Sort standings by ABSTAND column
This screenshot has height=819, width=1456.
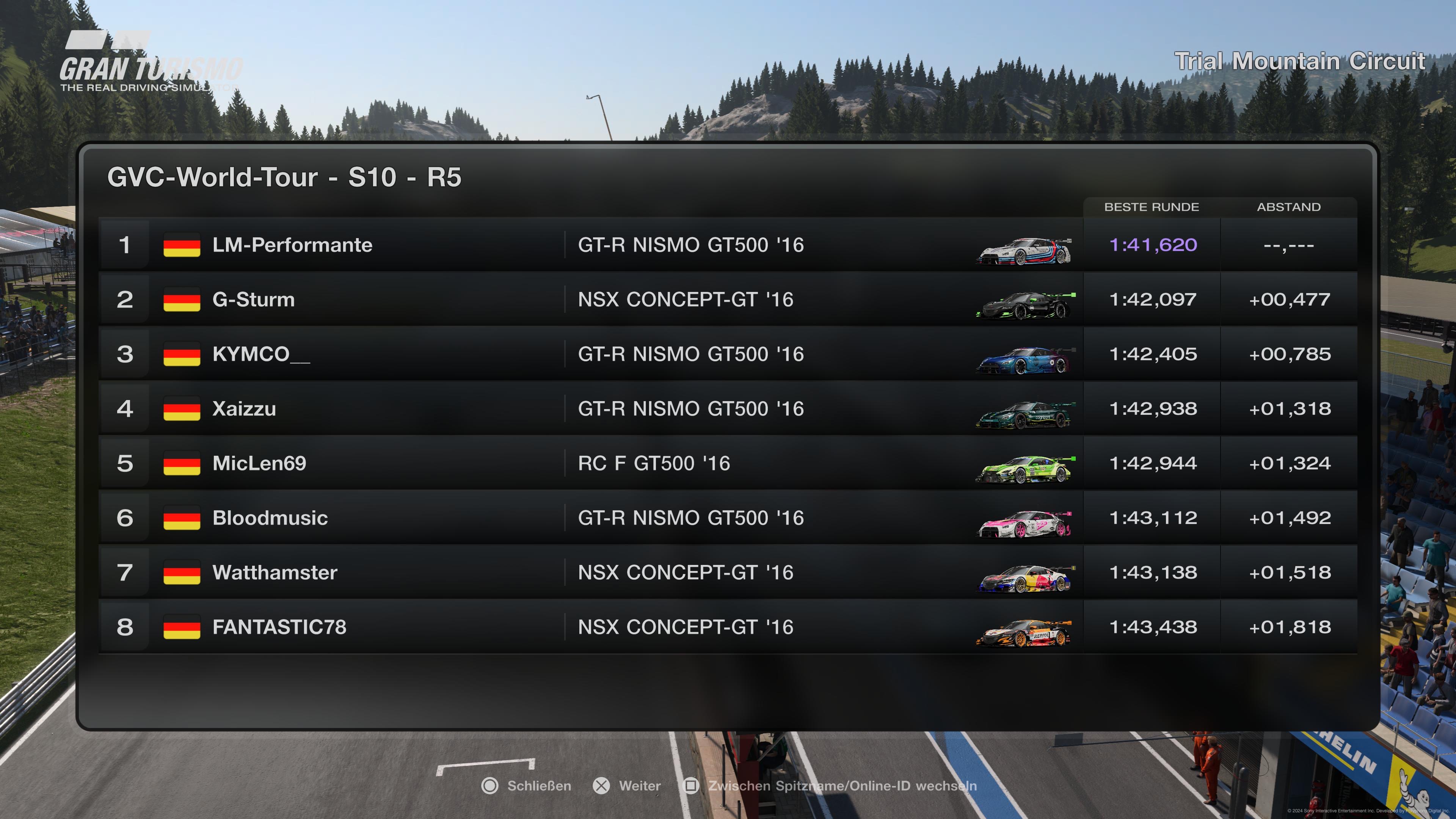1290,207
